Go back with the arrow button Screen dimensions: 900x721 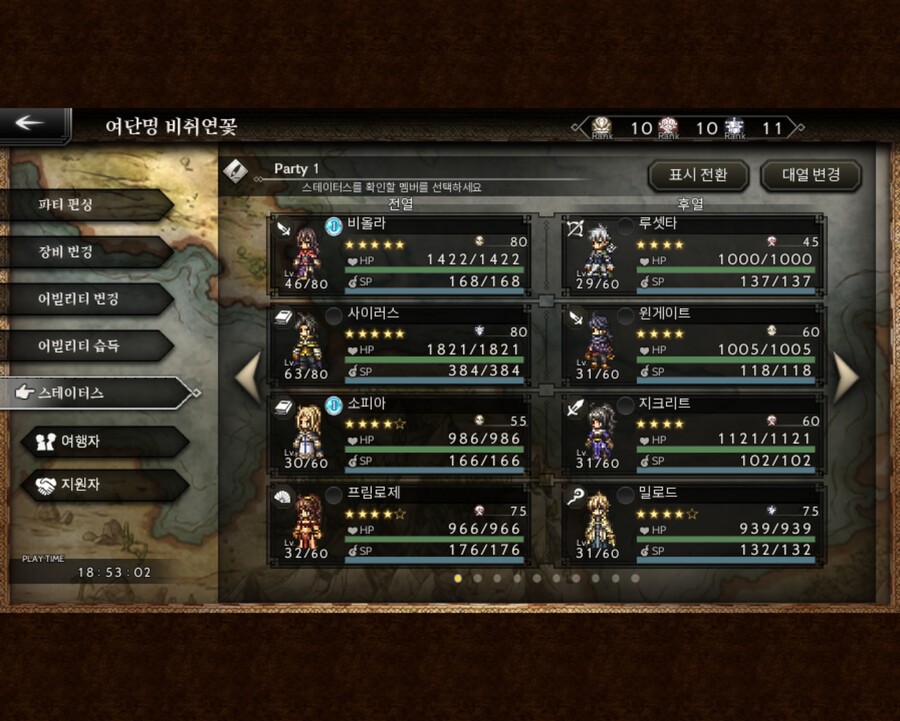point(32,124)
